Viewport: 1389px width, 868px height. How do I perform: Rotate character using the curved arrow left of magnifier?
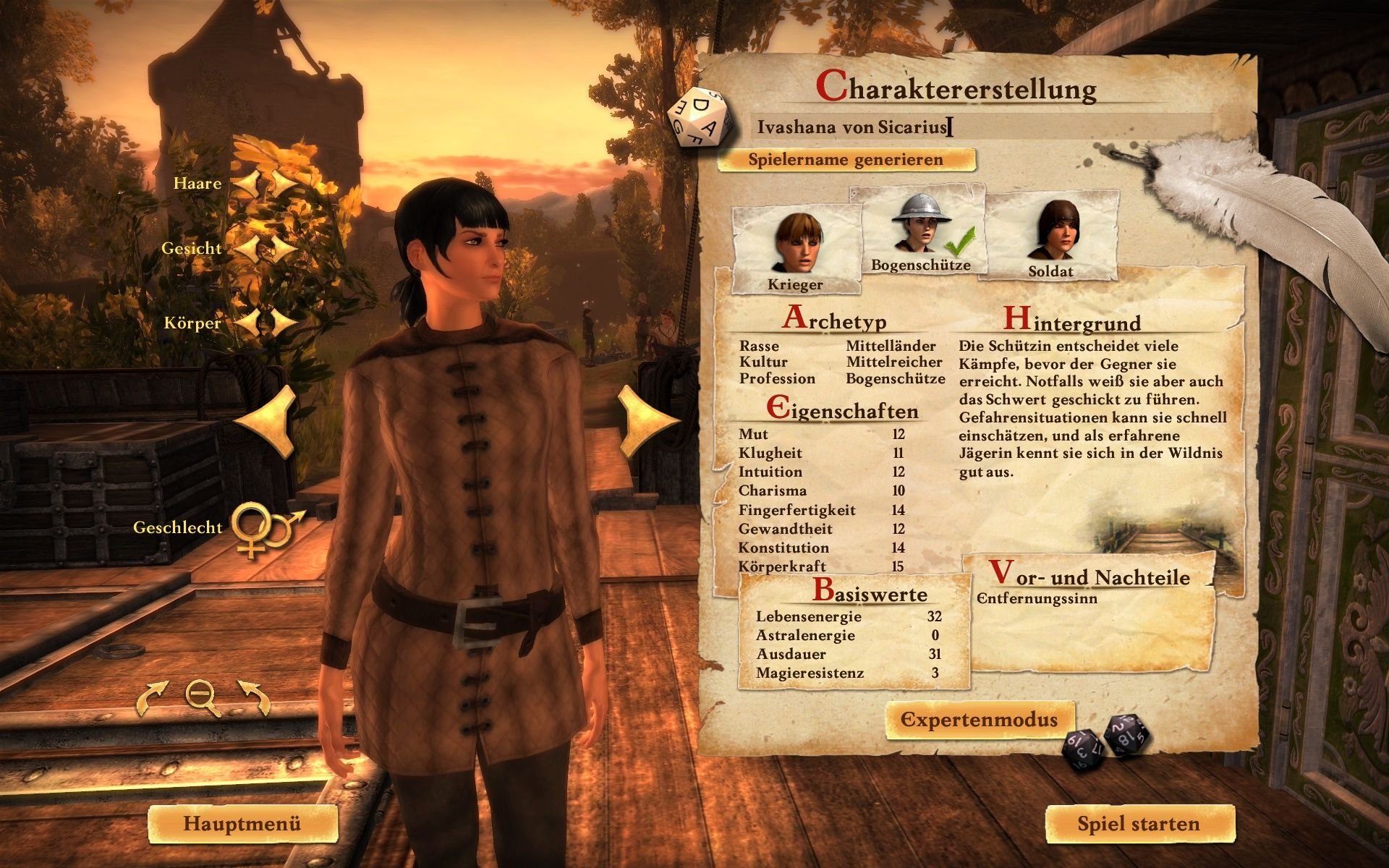point(153,698)
